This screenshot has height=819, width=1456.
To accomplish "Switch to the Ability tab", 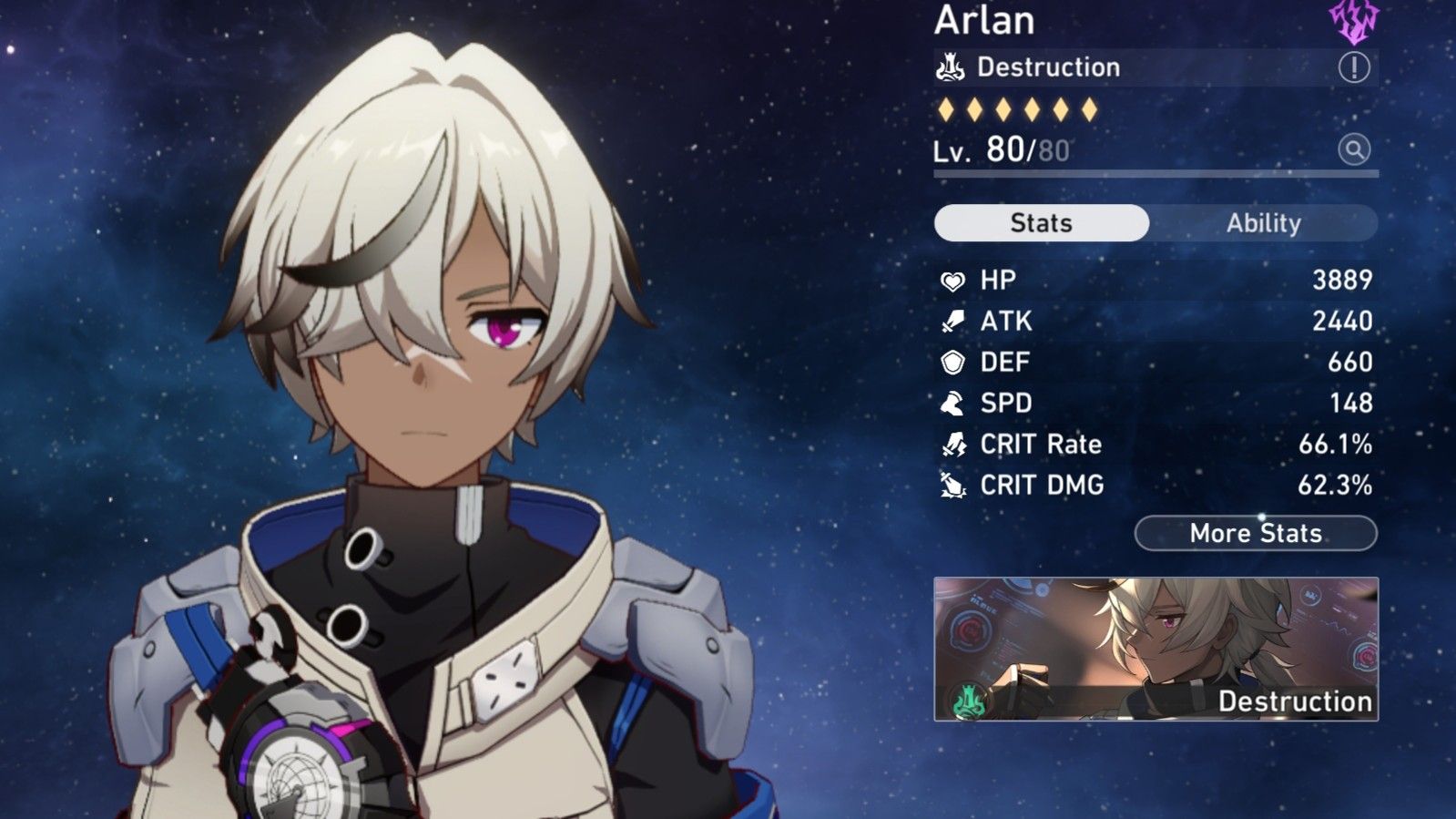I will coord(1265,222).
